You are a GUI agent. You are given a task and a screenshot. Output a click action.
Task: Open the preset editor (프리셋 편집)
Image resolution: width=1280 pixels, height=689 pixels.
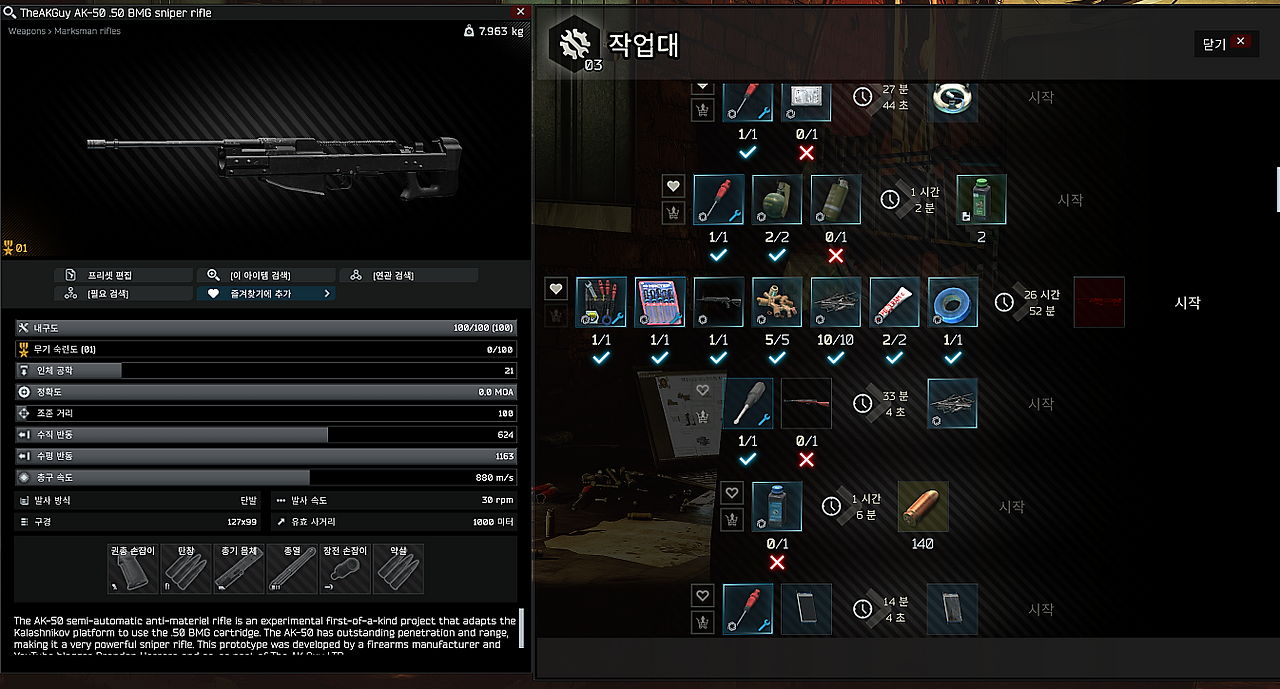click(x=123, y=275)
